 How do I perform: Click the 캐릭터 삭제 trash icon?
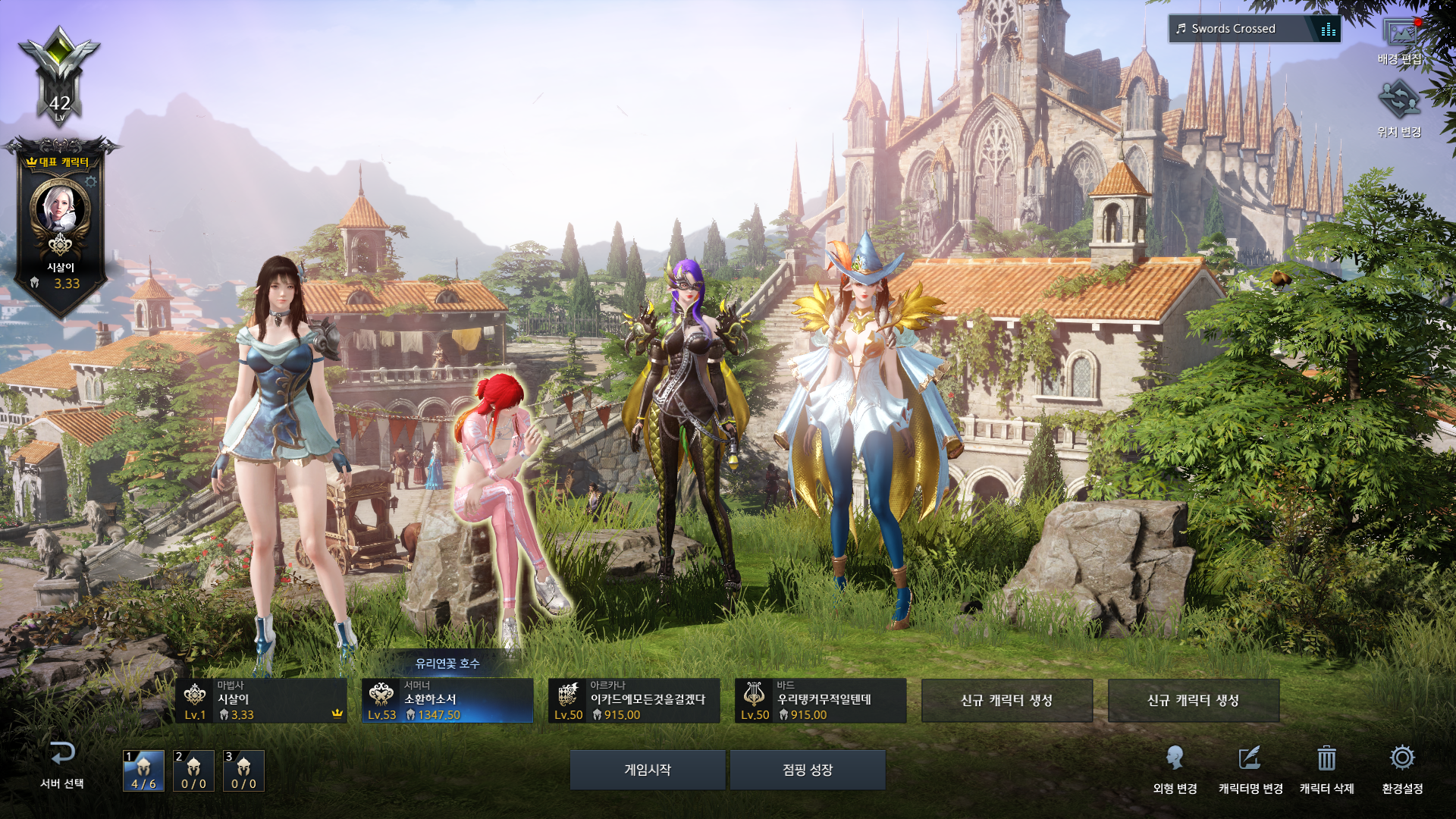click(1326, 767)
